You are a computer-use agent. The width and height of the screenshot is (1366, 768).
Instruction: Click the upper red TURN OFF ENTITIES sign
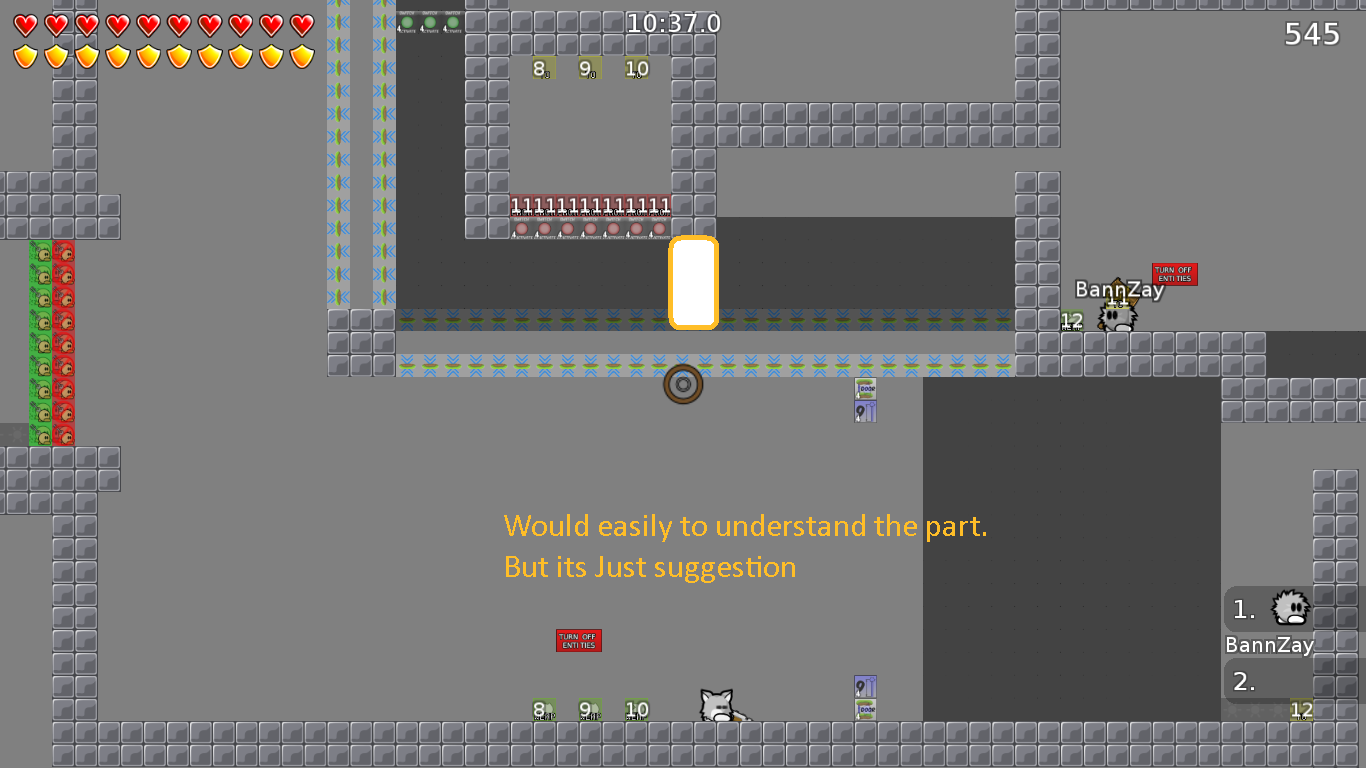(1173, 274)
